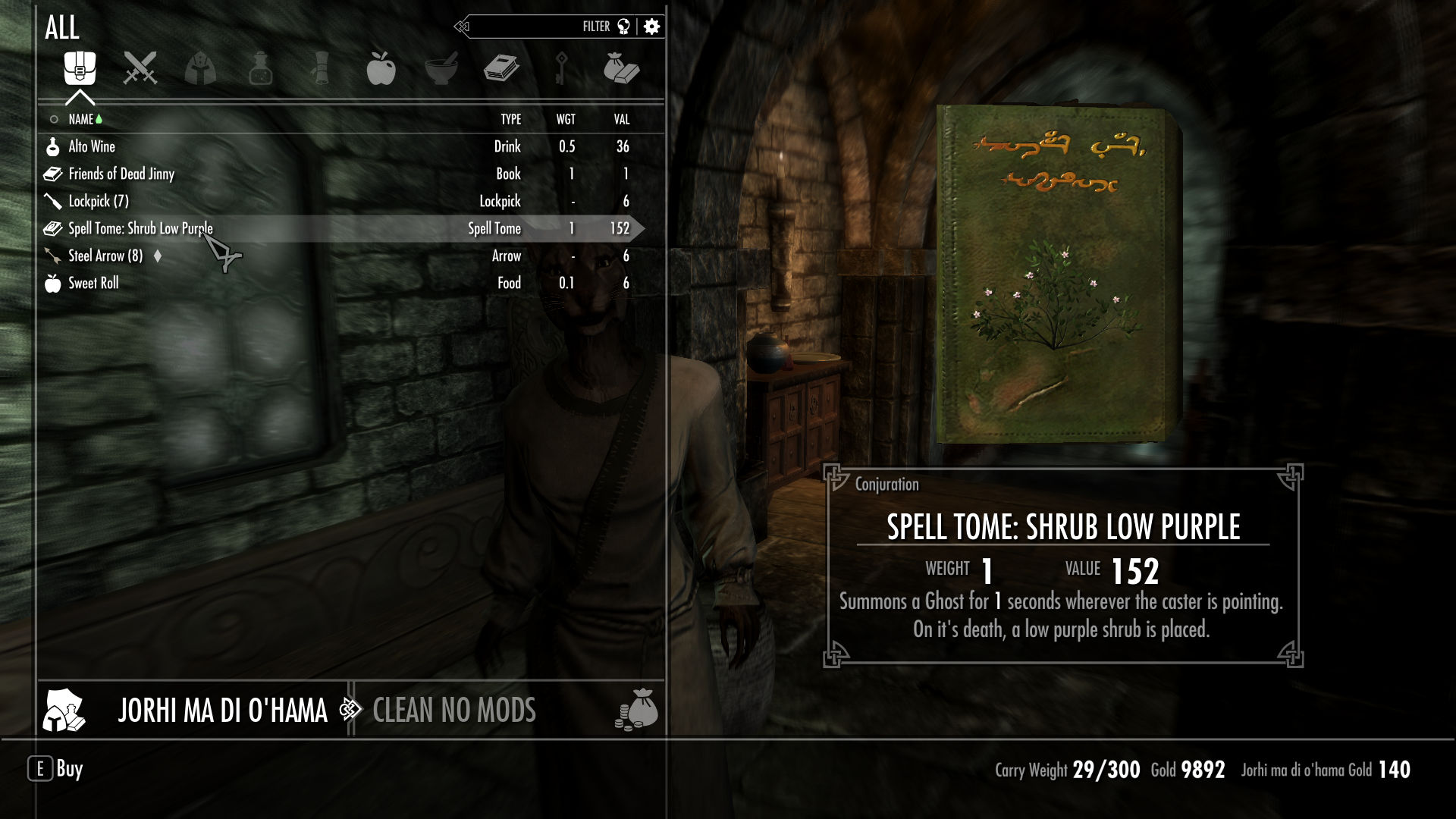Switch to the potions bottle category
1456x819 pixels.
(x=260, y=68)
